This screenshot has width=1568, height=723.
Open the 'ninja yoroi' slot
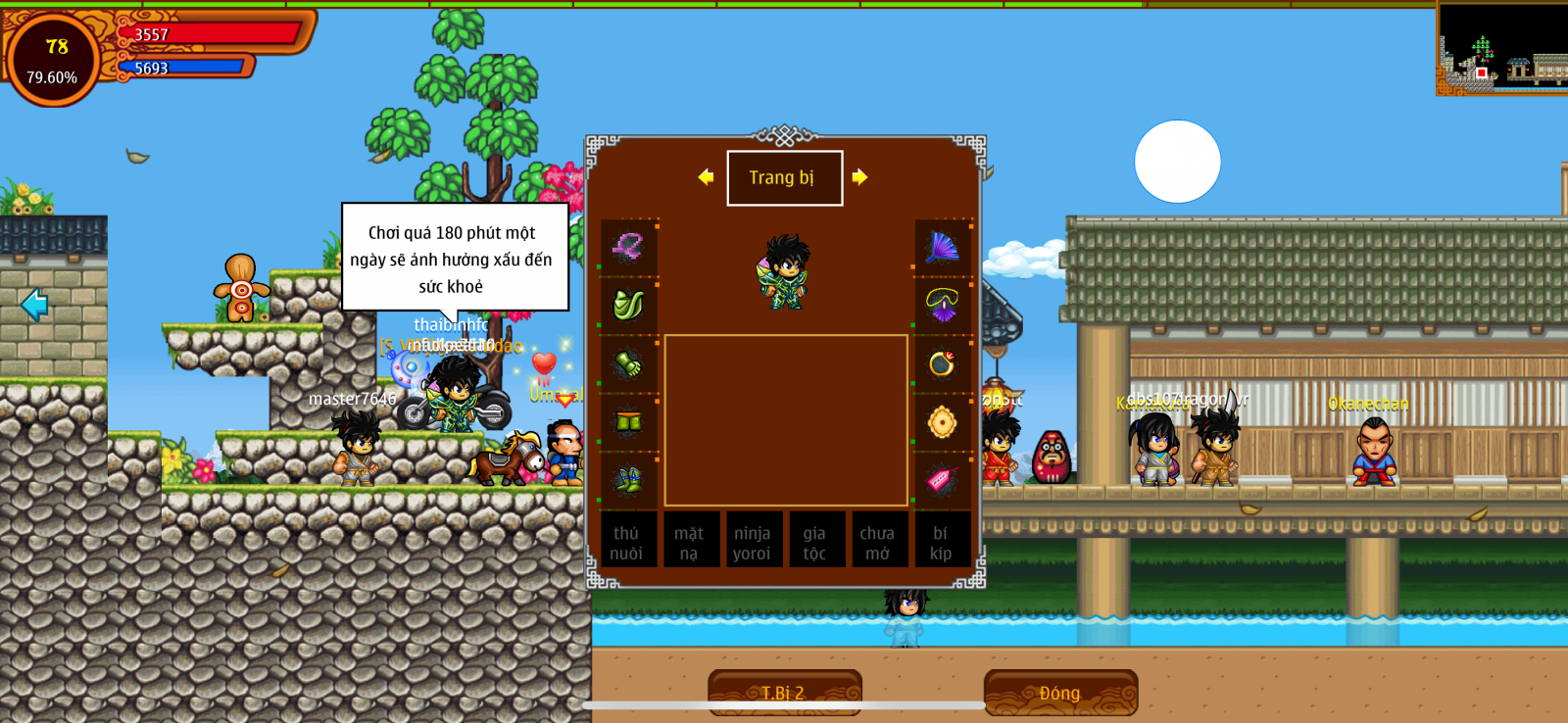(x=753, y=542)
